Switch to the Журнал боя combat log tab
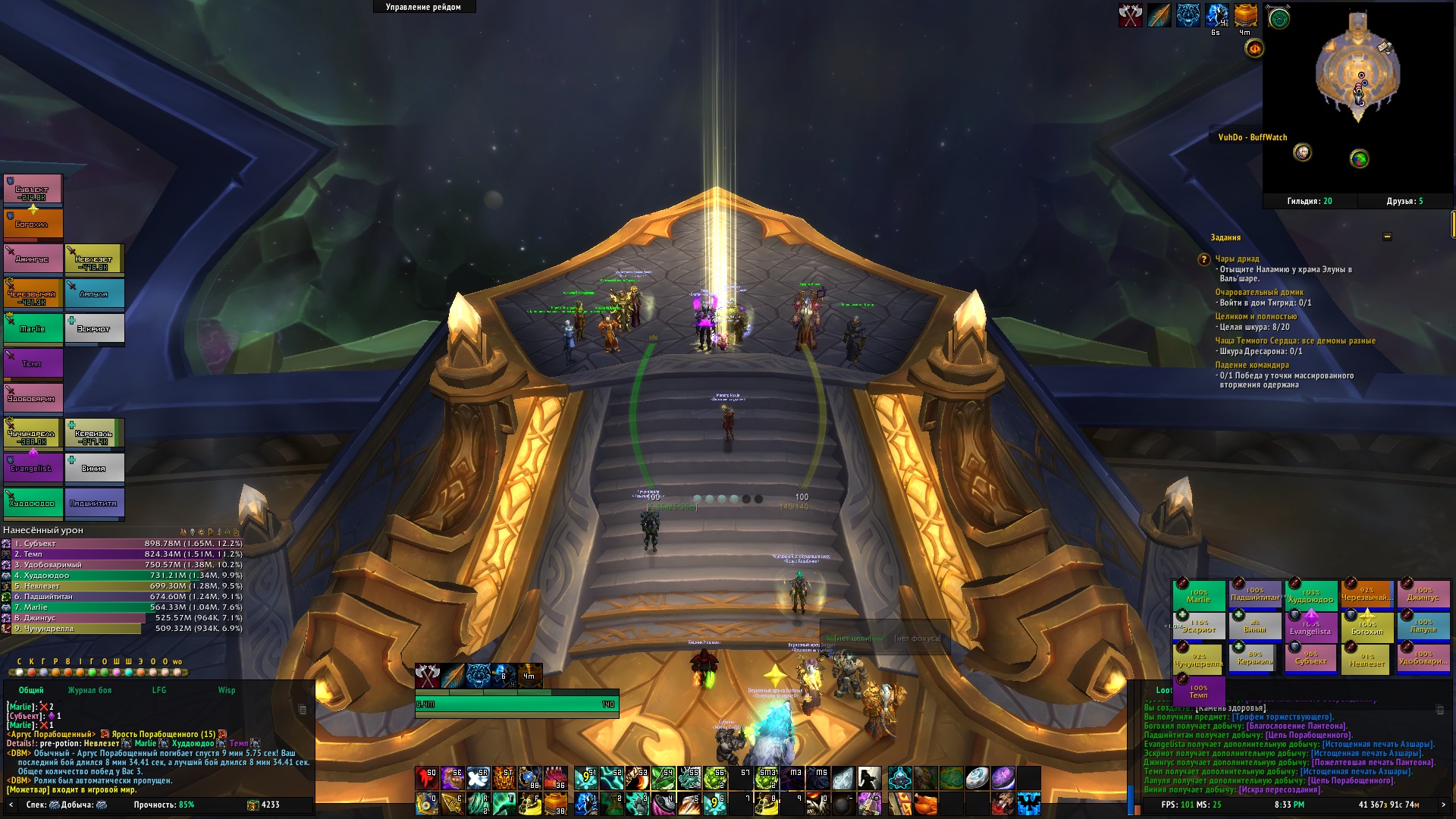1456x819 pixels. click(x=89, y=690)
